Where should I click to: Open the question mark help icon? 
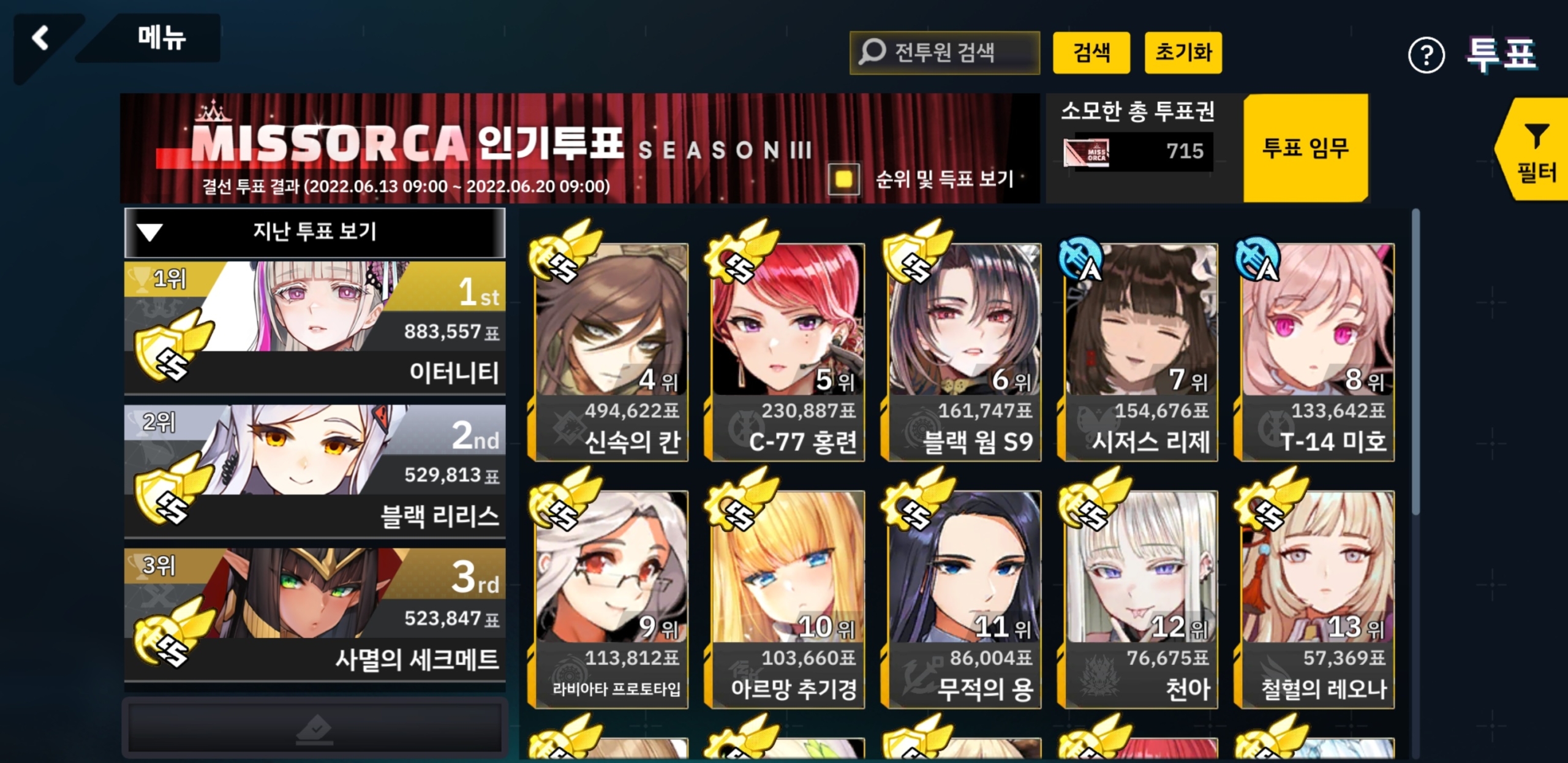pos(1426,56)
